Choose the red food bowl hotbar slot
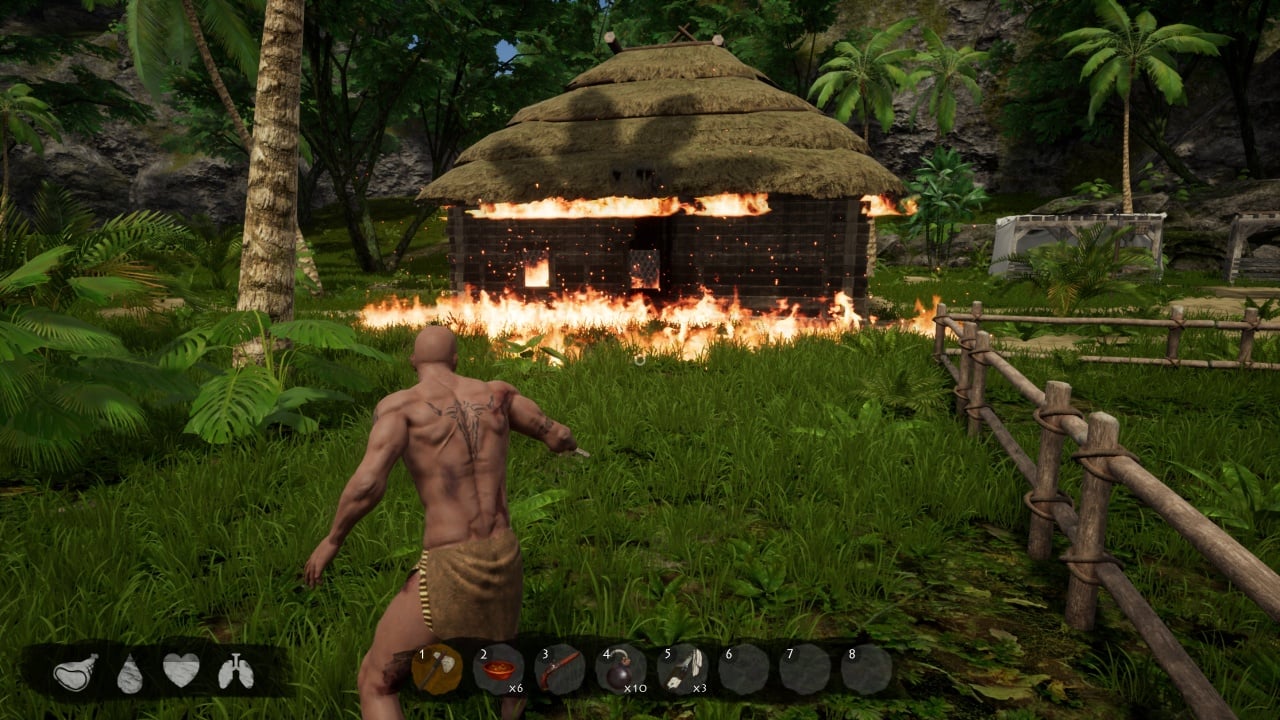 click(x=498, y=669)
